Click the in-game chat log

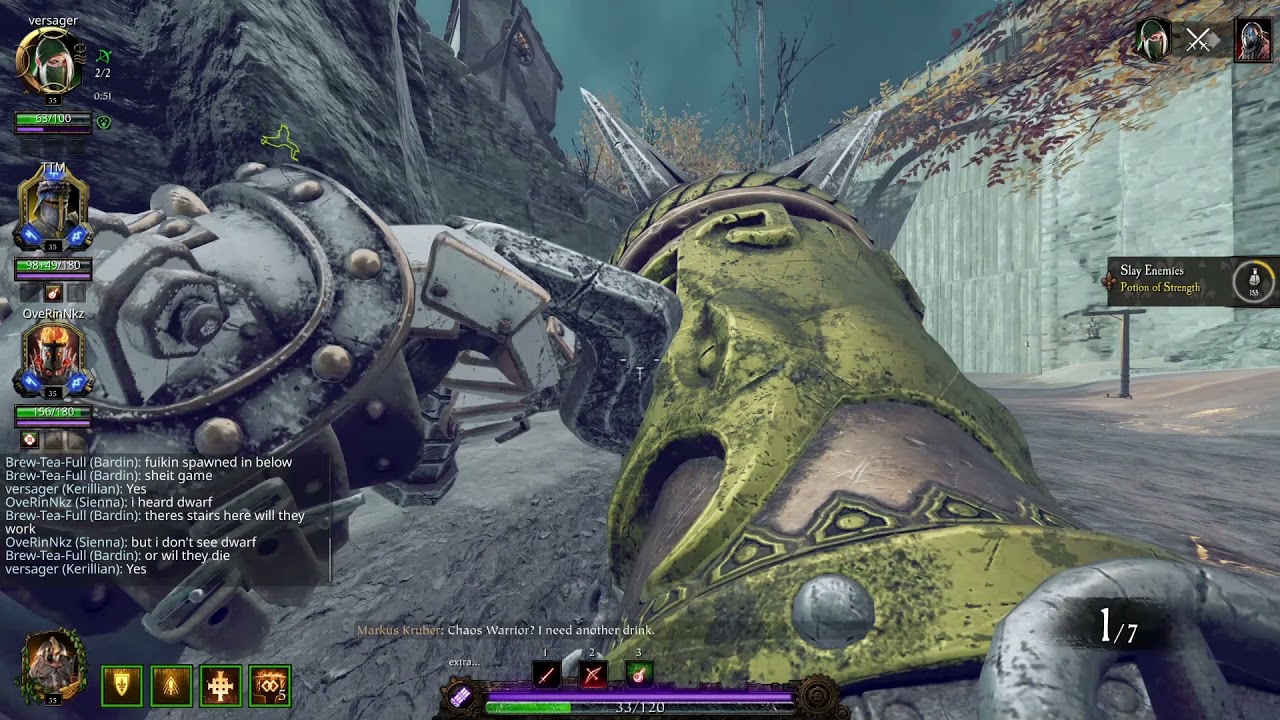click(160, 515)
